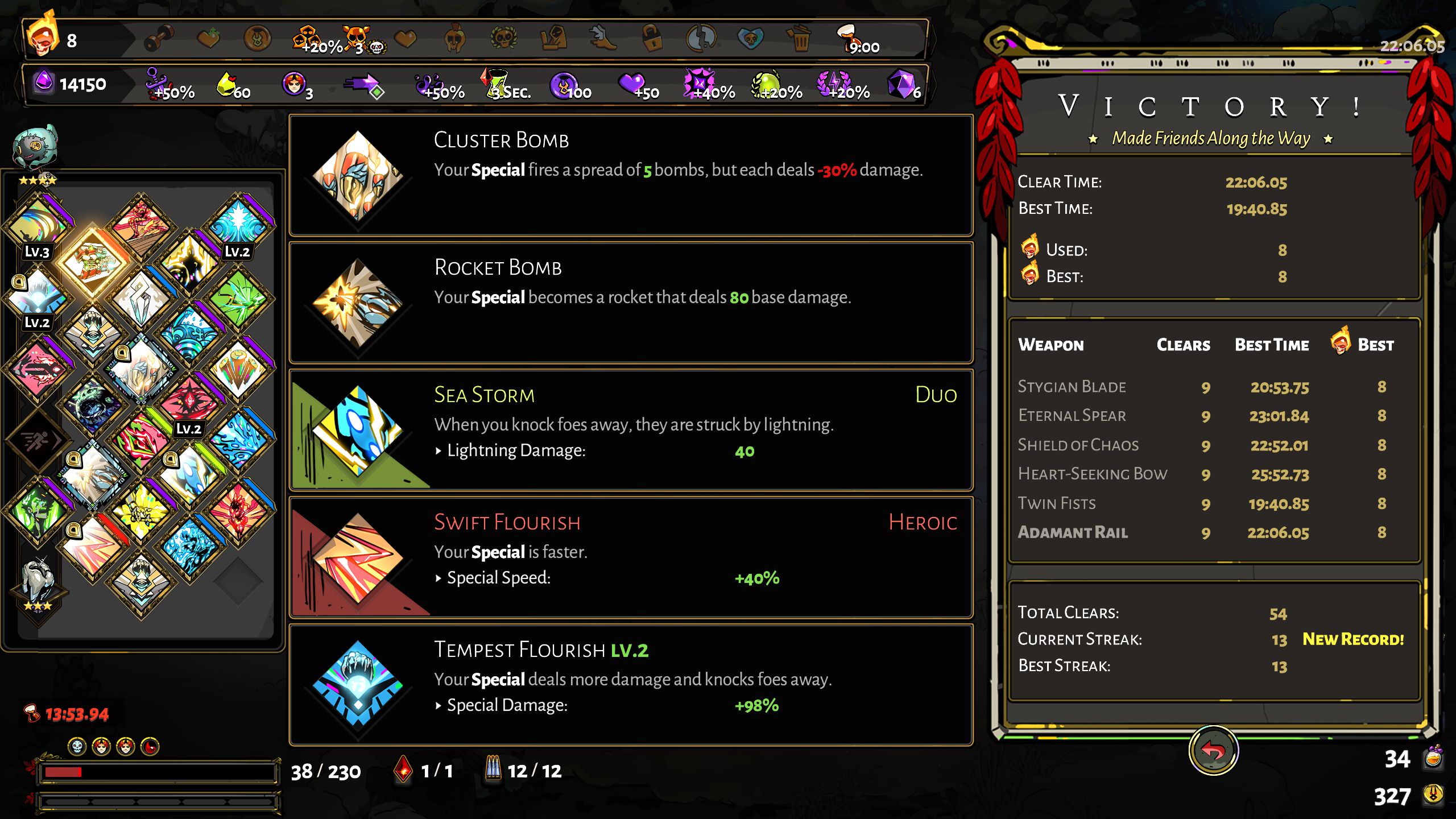Image resolution: width=1456 pixels, height=819 pixels.
Task: Open the Swift Flourish heroic boon row
Action: [630, 557]
